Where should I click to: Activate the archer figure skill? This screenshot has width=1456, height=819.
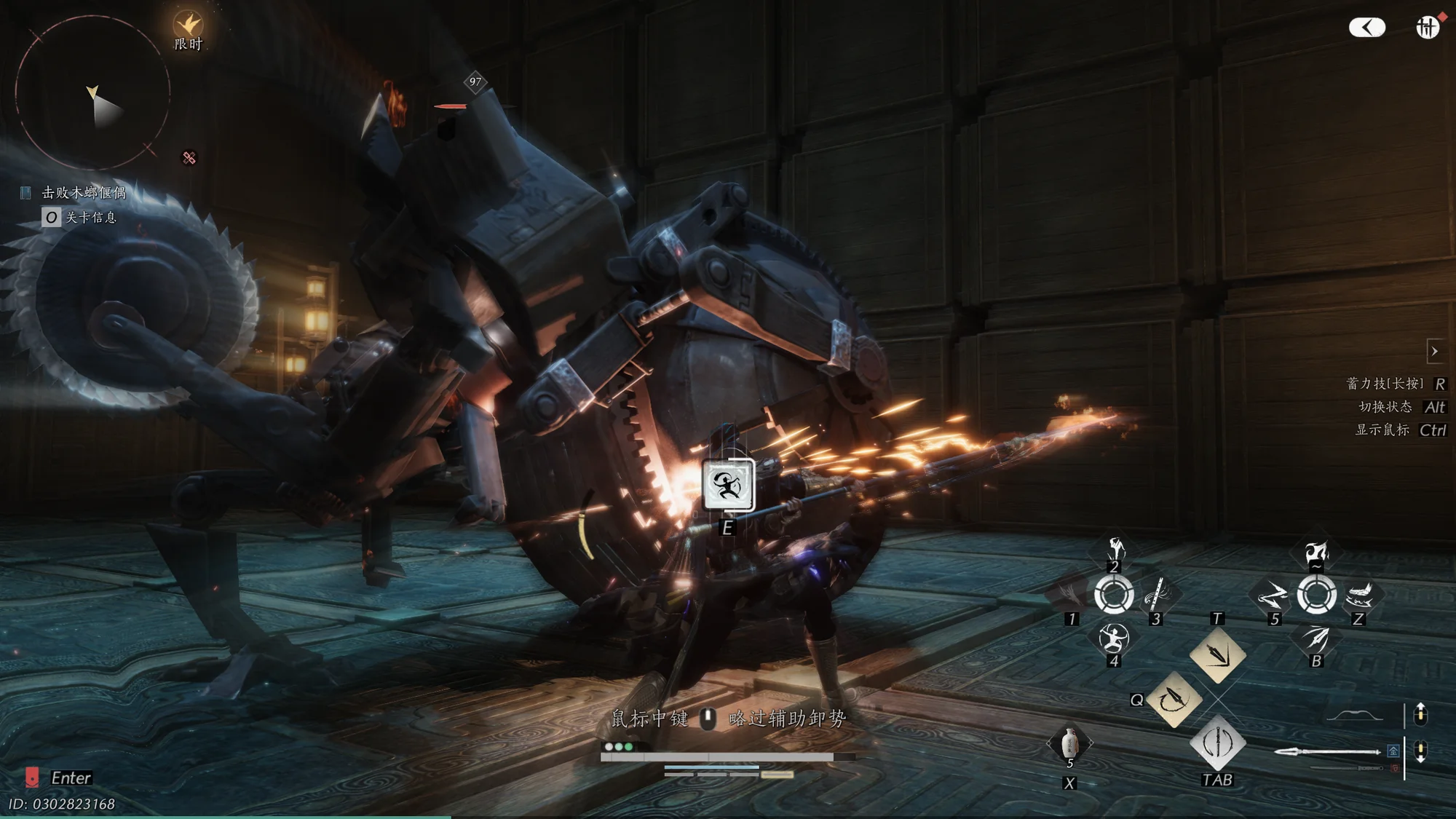coord(1113,638)
